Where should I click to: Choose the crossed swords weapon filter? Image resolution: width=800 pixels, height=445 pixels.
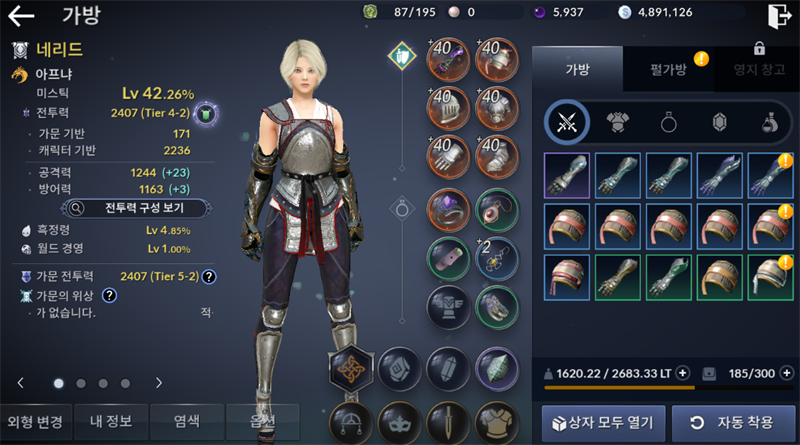pyautogui.click(x=567, y=122)
